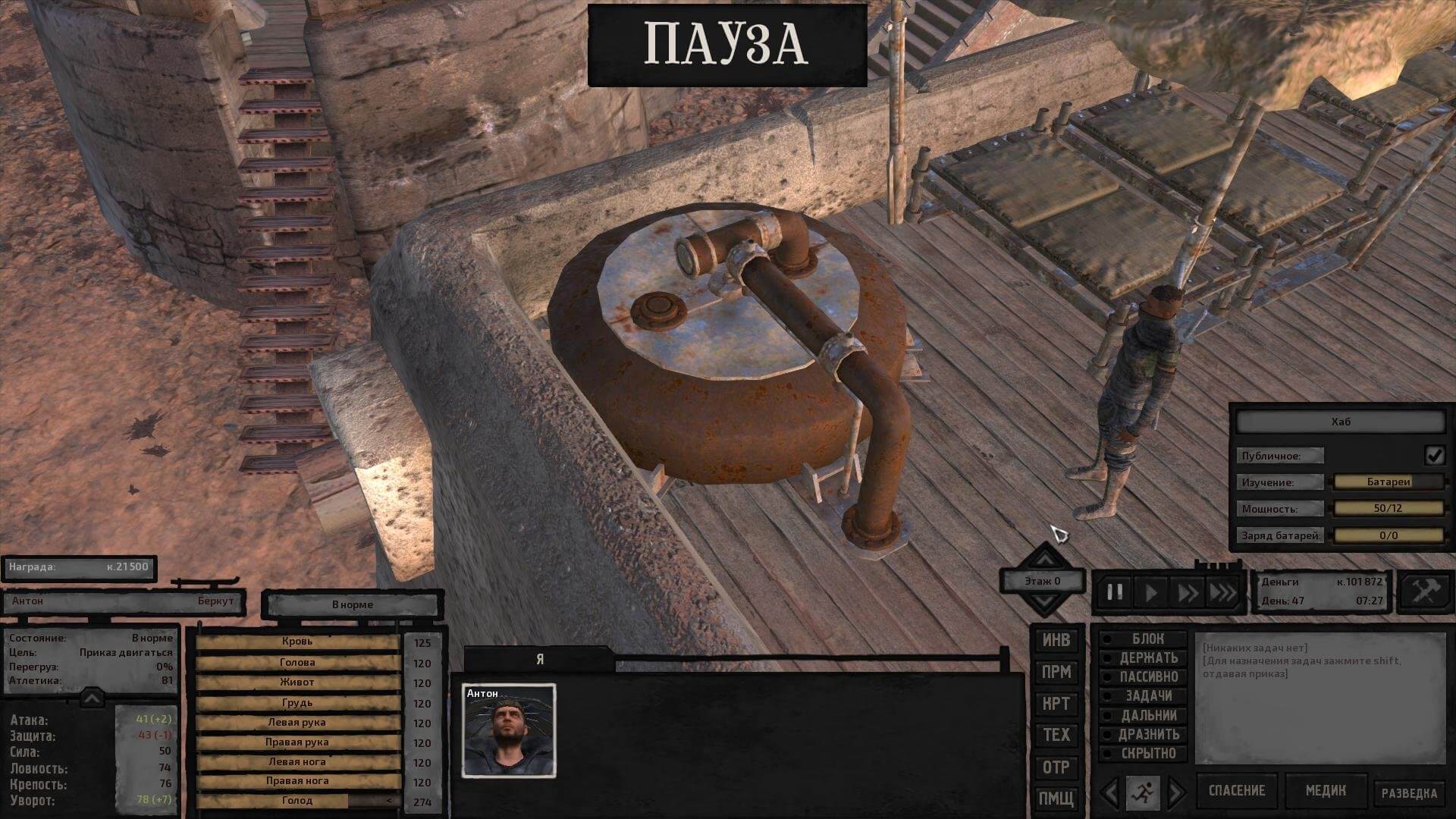The width and height of the screenshot is (1456, 819).
Task: Activate the СПАСЕНИЕ rescue order
Action: coord(1236,791)
